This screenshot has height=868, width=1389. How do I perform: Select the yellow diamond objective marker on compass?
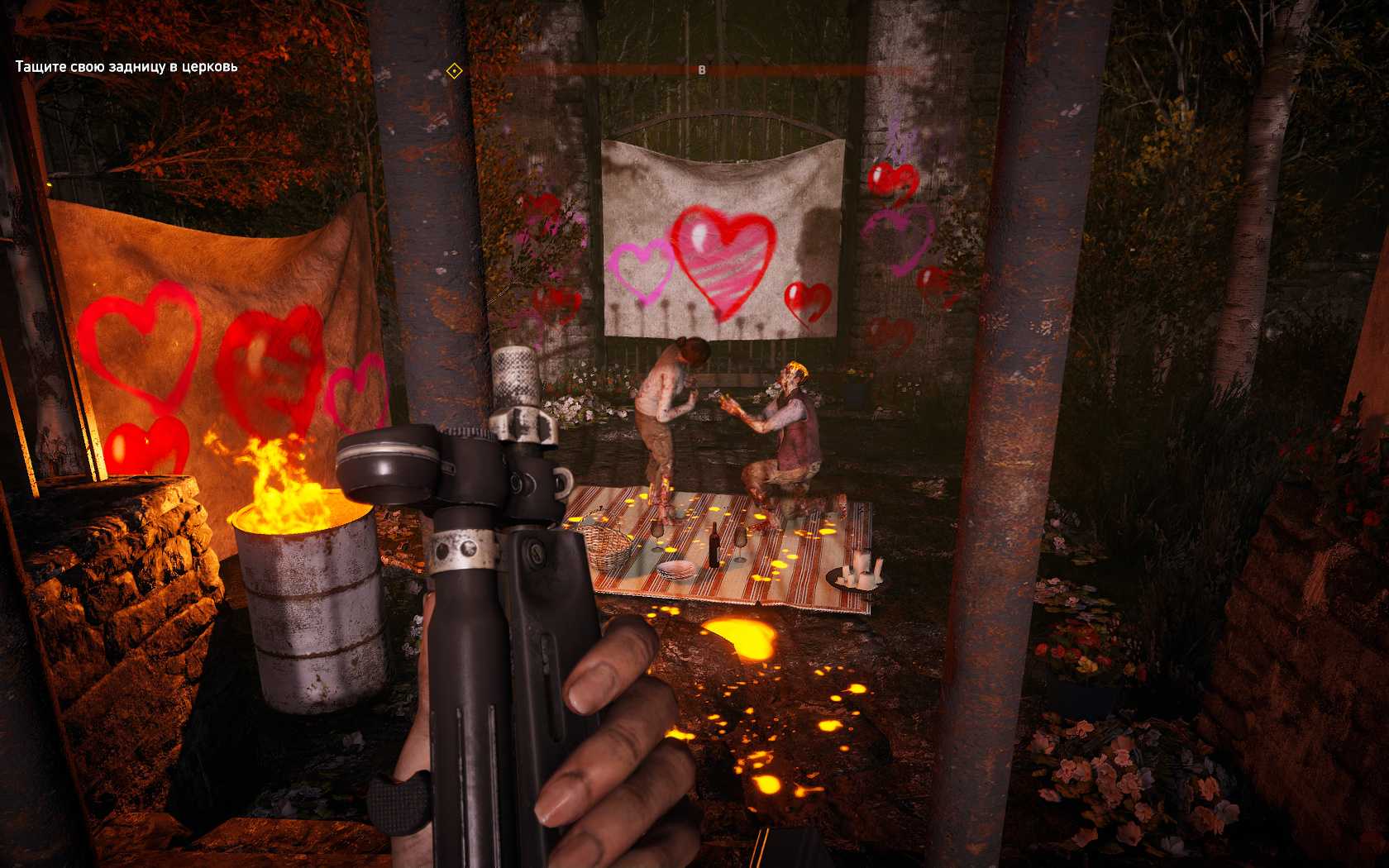coord(453,72)
